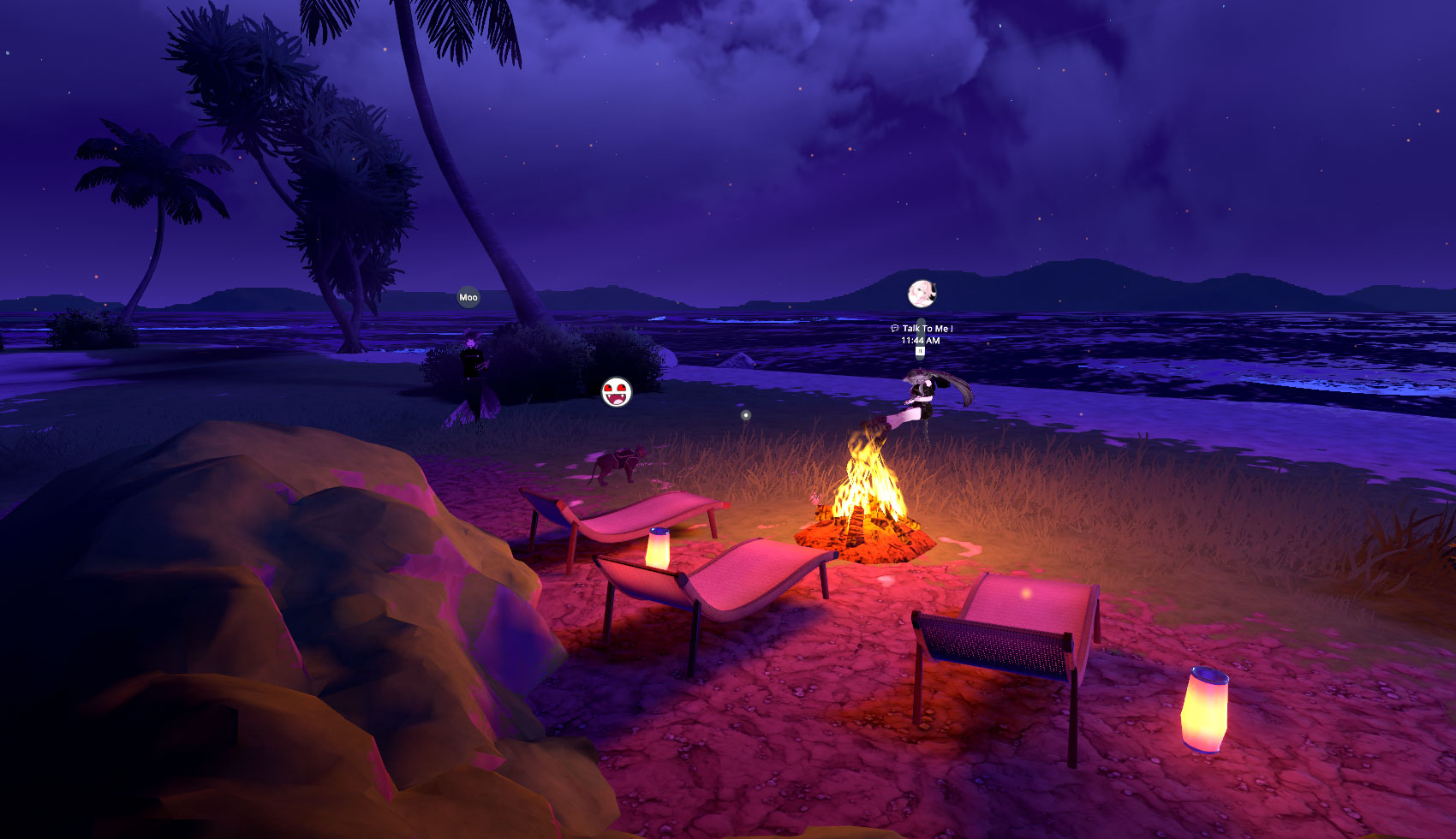Select the Moo player nameplate
Image resolution: width=1456 pixels, height=839 pixels.
[x=468, y=297]
